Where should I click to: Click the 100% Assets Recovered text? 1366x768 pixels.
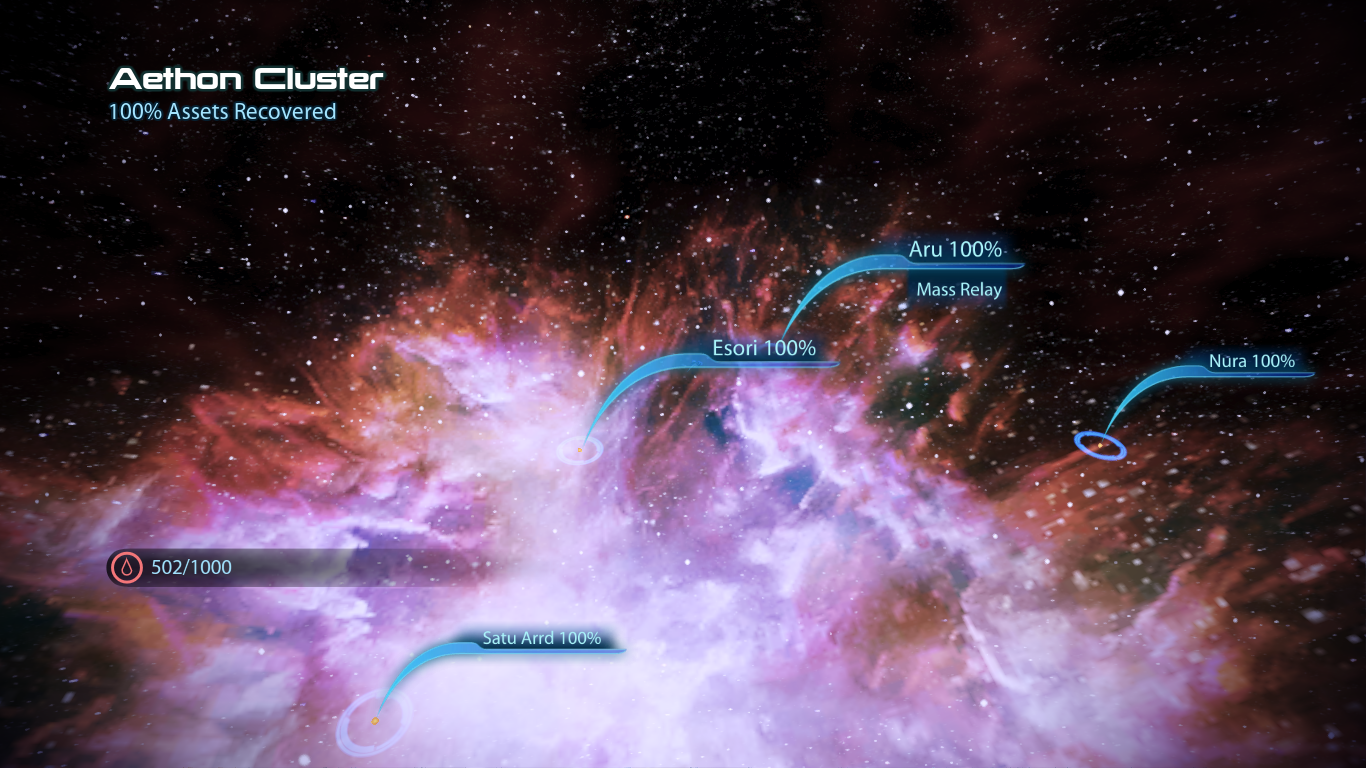tap(221, 111)
